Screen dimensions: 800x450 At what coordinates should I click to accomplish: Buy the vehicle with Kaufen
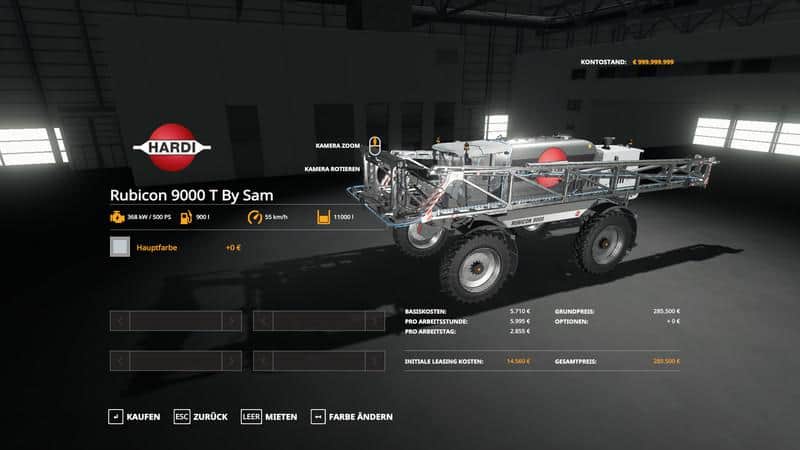(135, 416)
